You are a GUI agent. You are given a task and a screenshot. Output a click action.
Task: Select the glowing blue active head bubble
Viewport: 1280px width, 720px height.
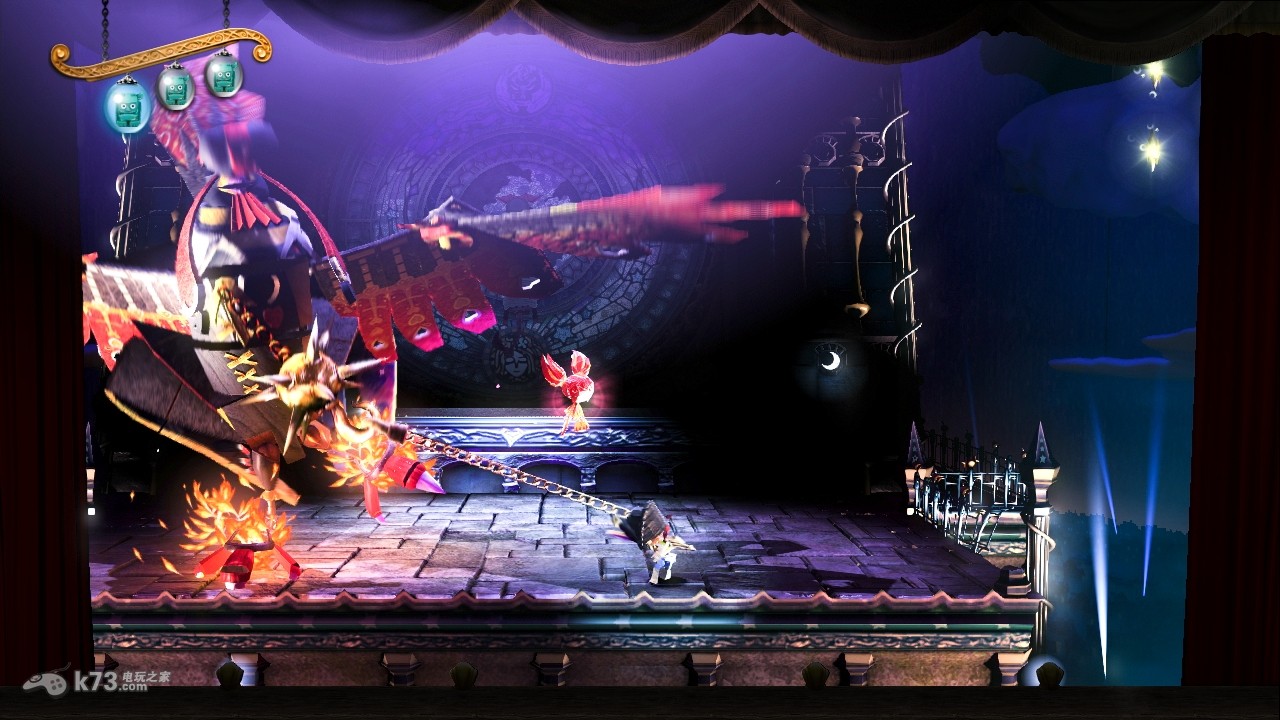(127, 106)
